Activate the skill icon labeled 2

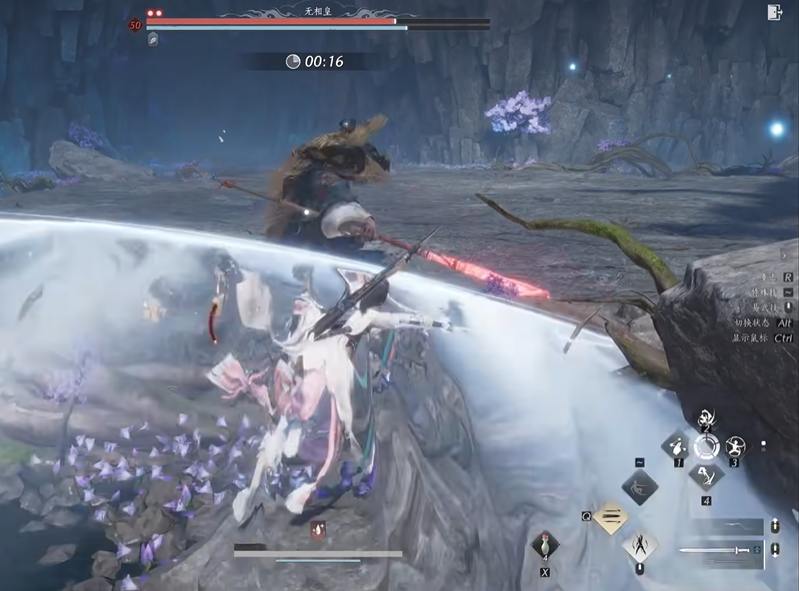(706, 418)
